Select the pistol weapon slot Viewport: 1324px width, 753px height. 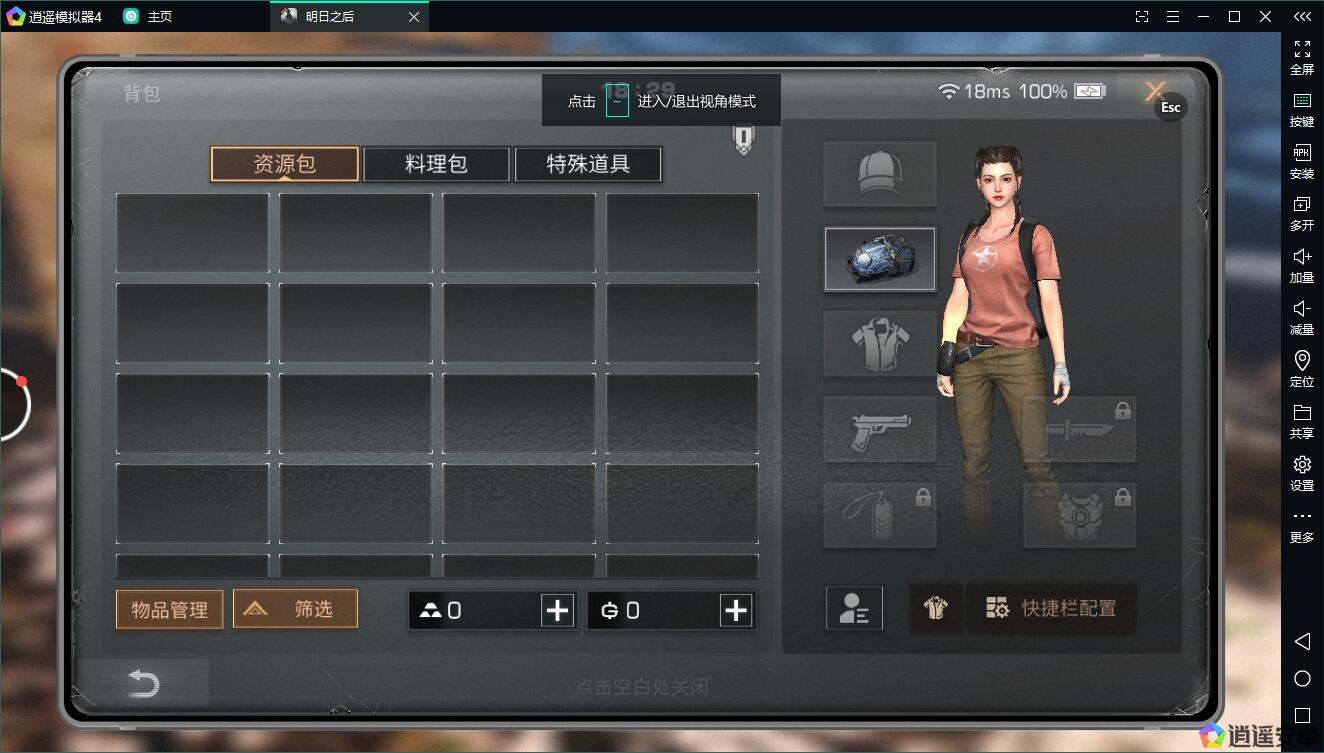[880, 430]
